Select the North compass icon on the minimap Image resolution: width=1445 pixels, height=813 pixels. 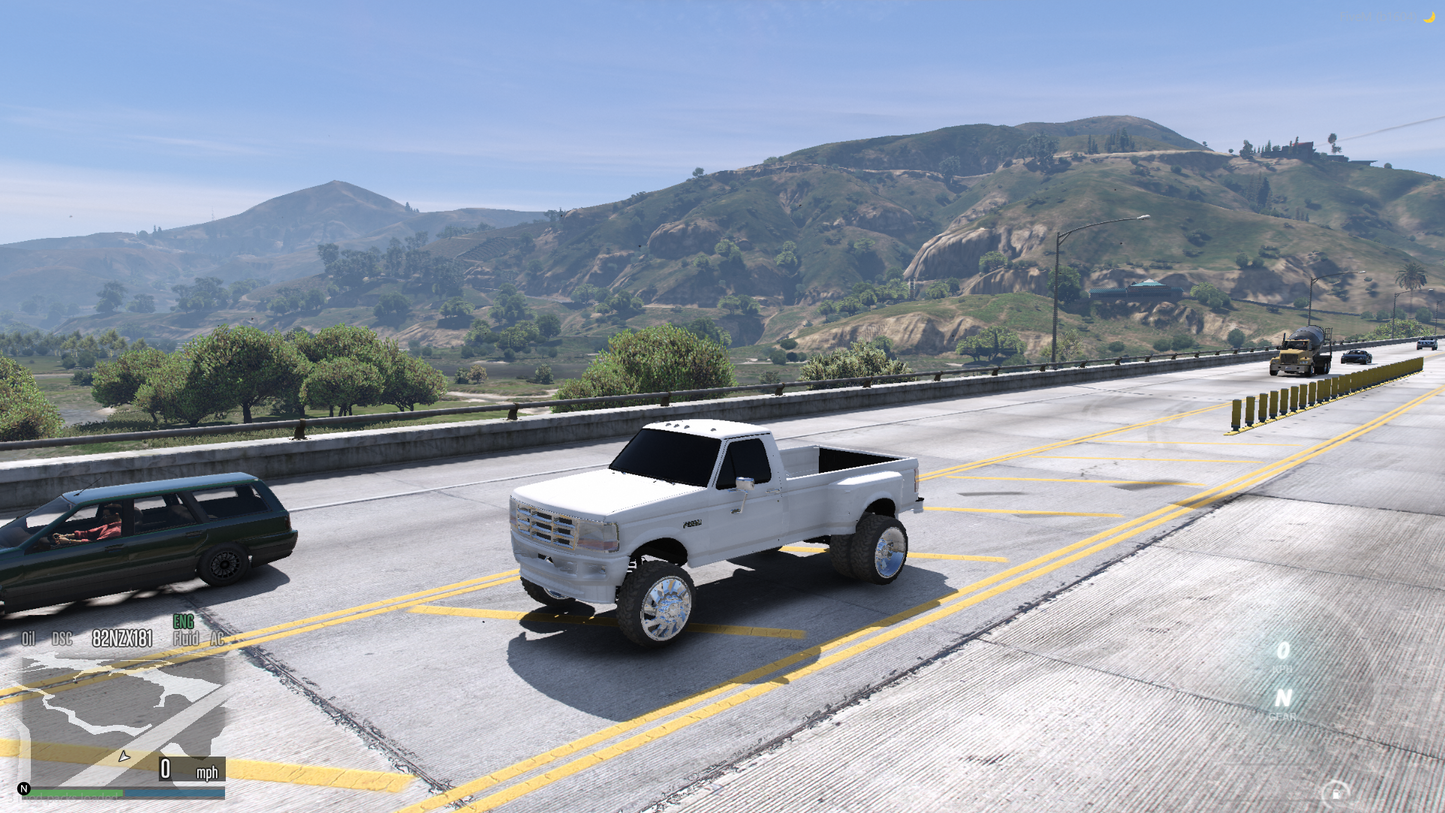tap(24, 789)
